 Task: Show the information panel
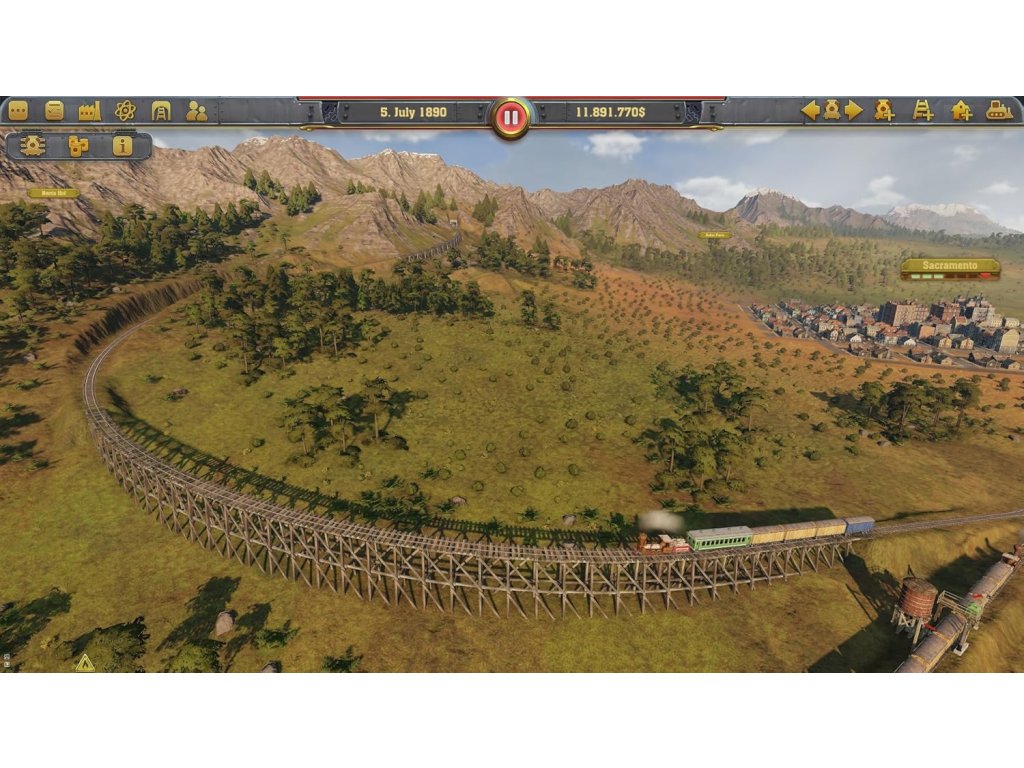click(x=122, y=146)
